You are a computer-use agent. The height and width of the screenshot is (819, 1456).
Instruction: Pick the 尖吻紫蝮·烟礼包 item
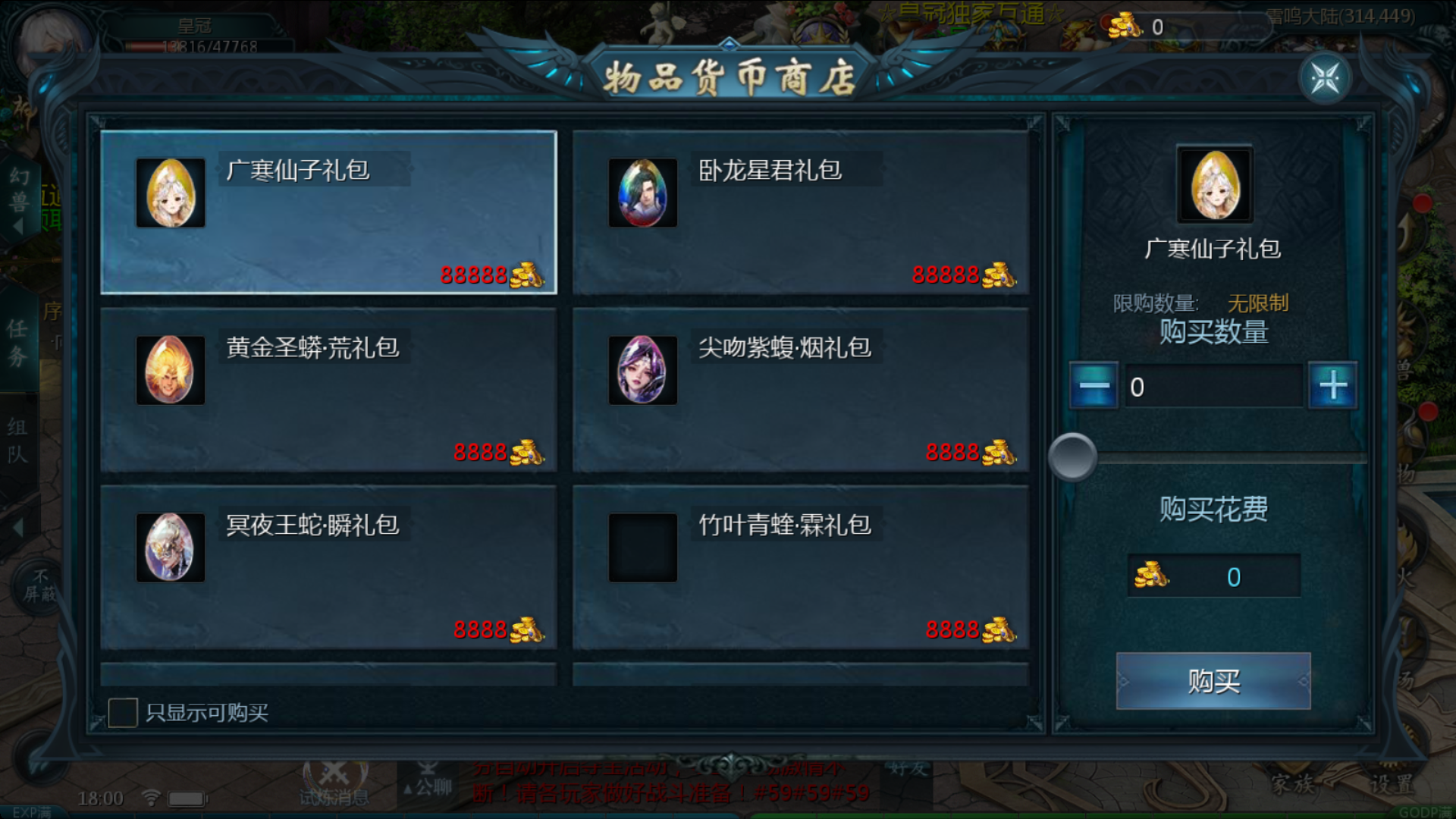800,390
